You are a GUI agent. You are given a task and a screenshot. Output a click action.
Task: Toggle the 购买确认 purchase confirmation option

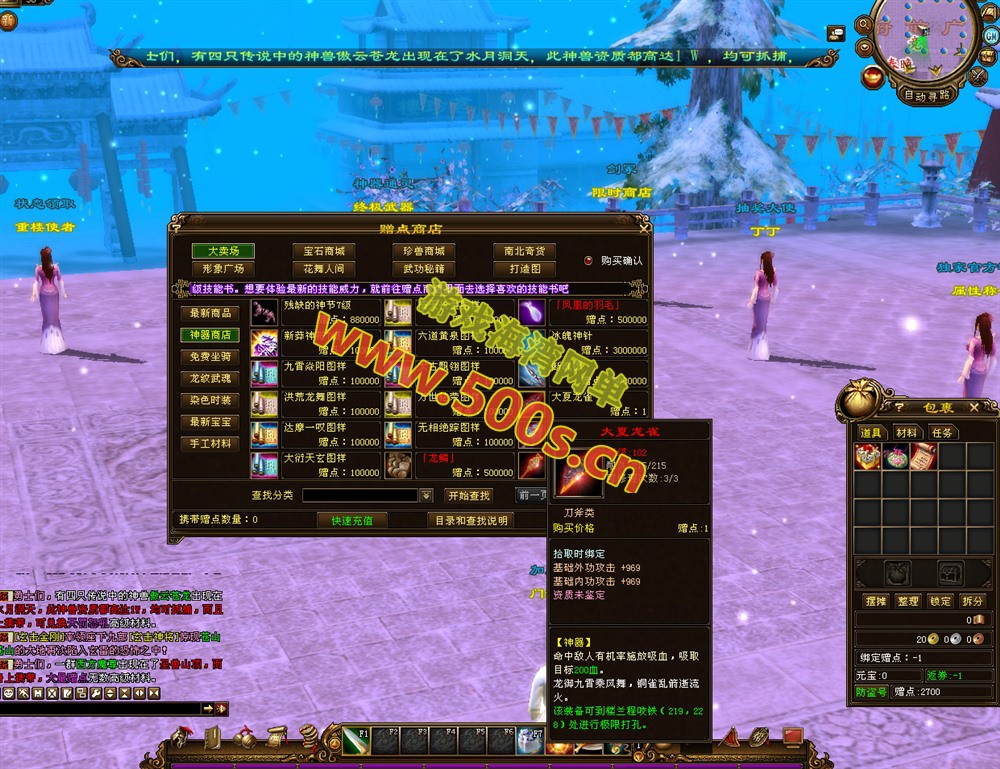tap(588, 260)
